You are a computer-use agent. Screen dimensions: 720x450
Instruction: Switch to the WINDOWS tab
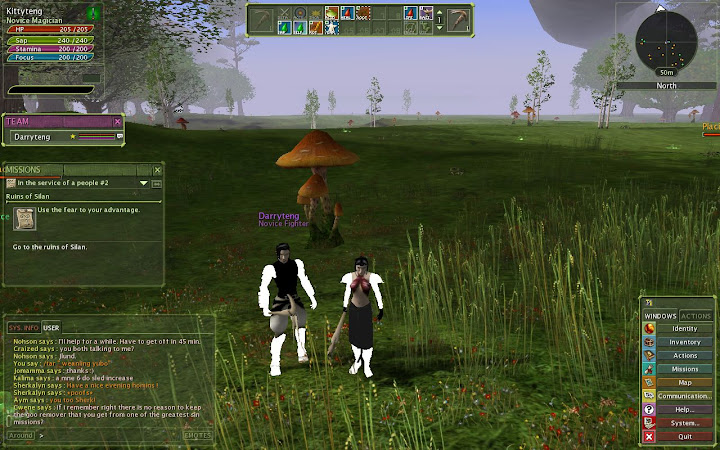point(661,316)
